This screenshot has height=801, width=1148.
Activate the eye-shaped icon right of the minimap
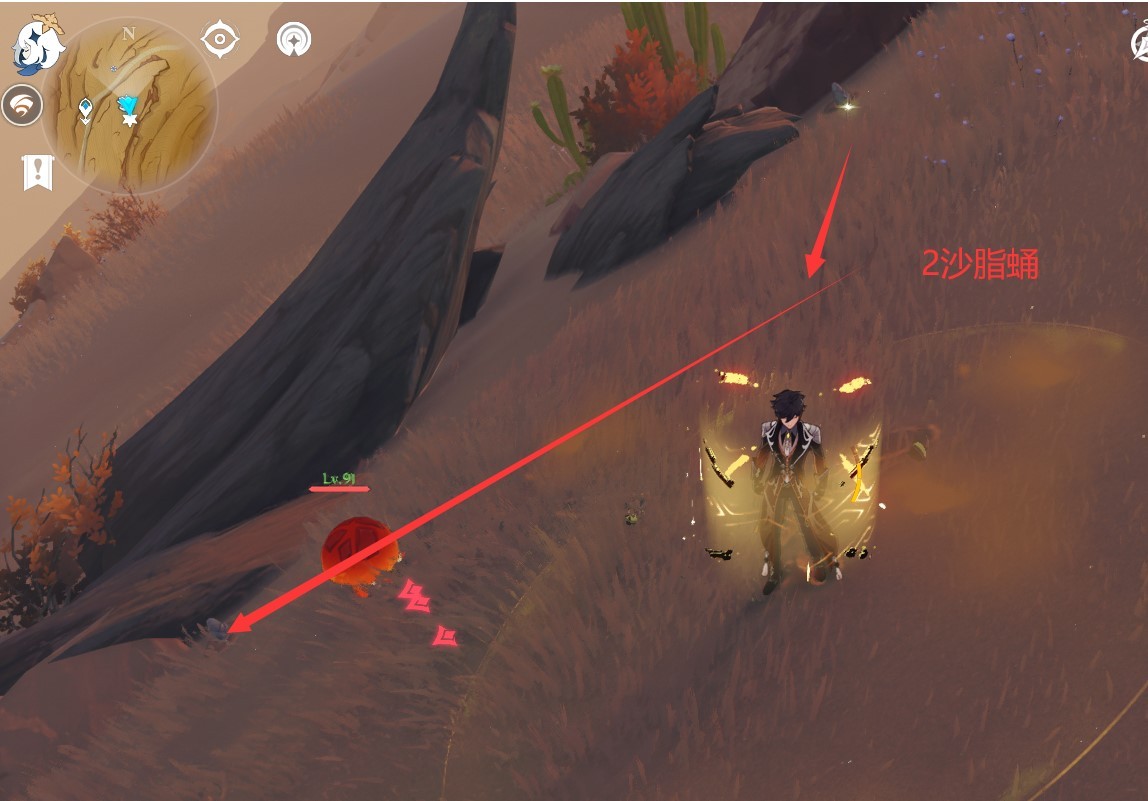coord(220,40)
